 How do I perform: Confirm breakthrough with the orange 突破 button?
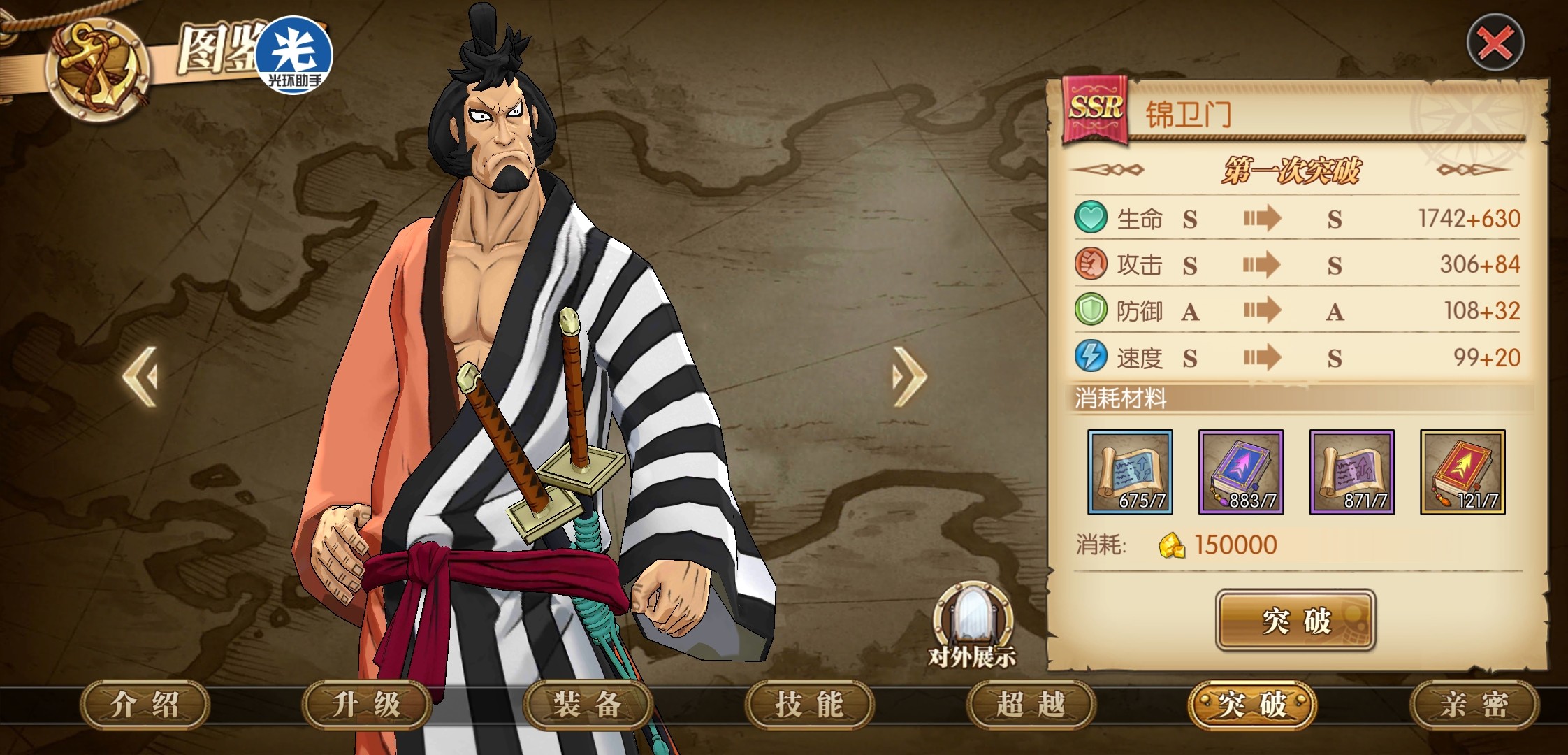point(1295,621)
